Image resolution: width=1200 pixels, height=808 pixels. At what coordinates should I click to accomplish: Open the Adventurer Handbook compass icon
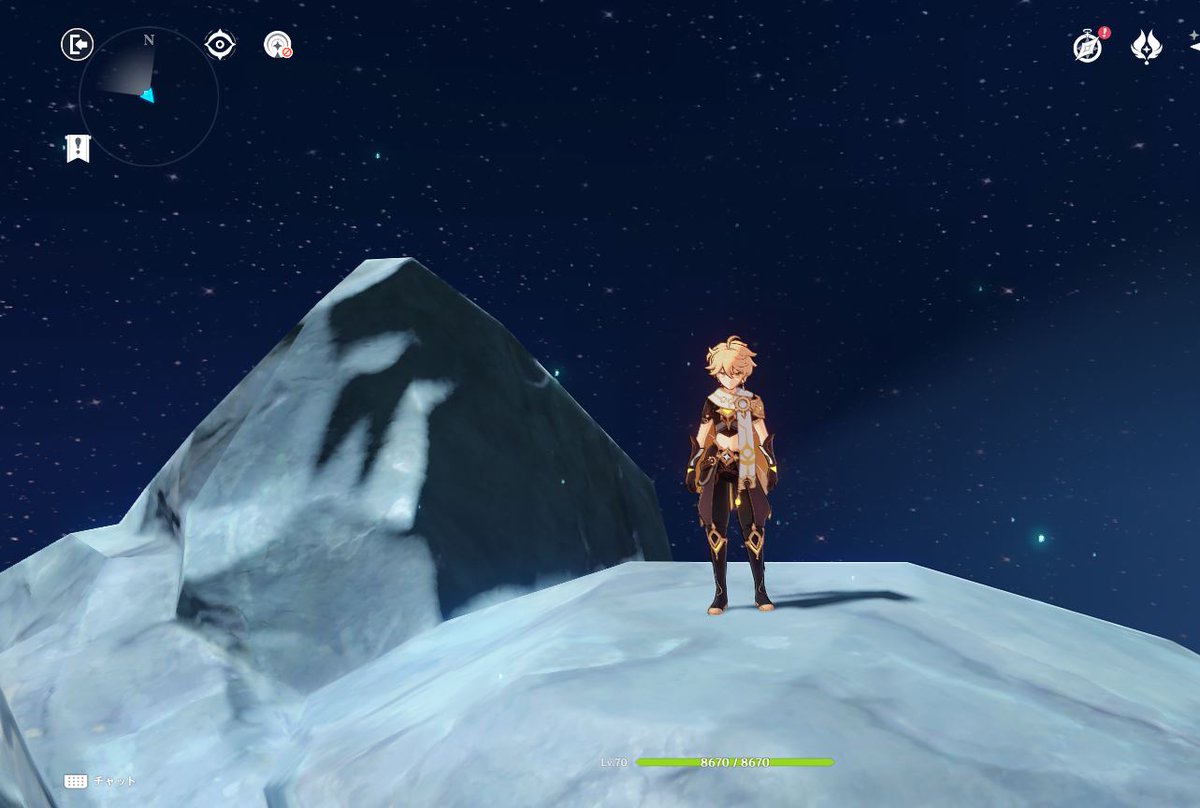point(1088,47)
